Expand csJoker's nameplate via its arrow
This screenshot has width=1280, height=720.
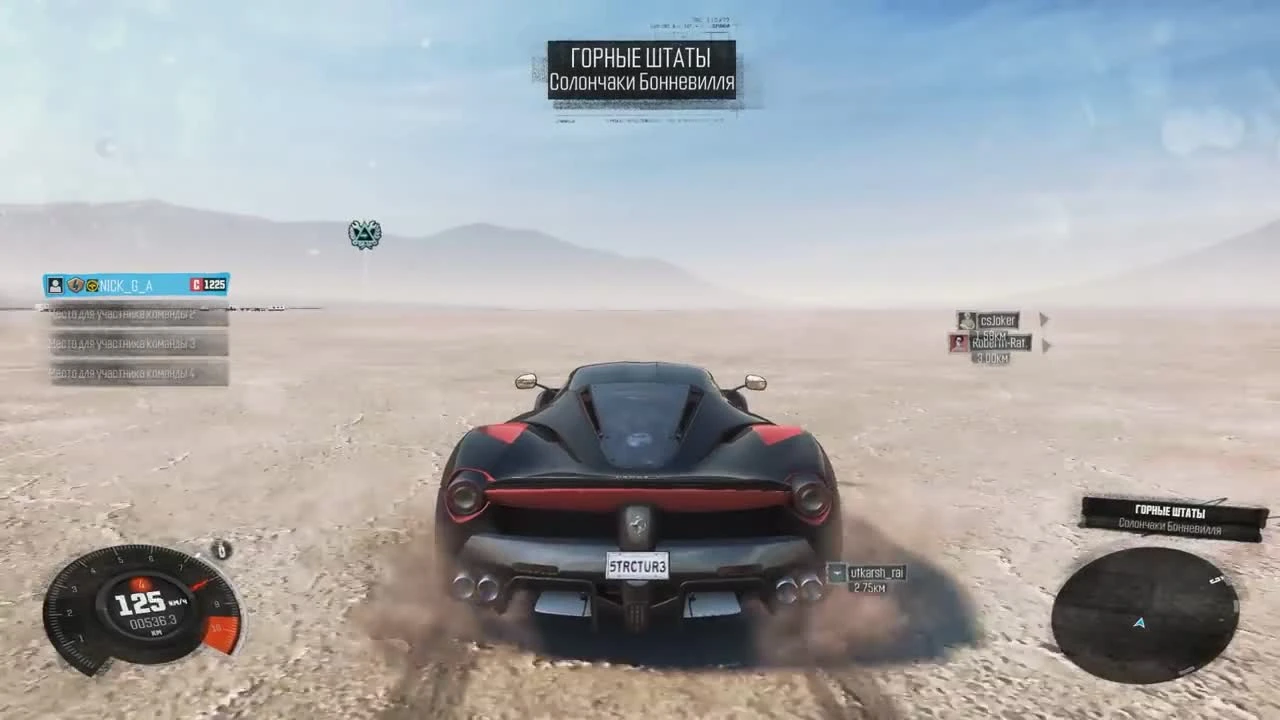point(1044,319)
